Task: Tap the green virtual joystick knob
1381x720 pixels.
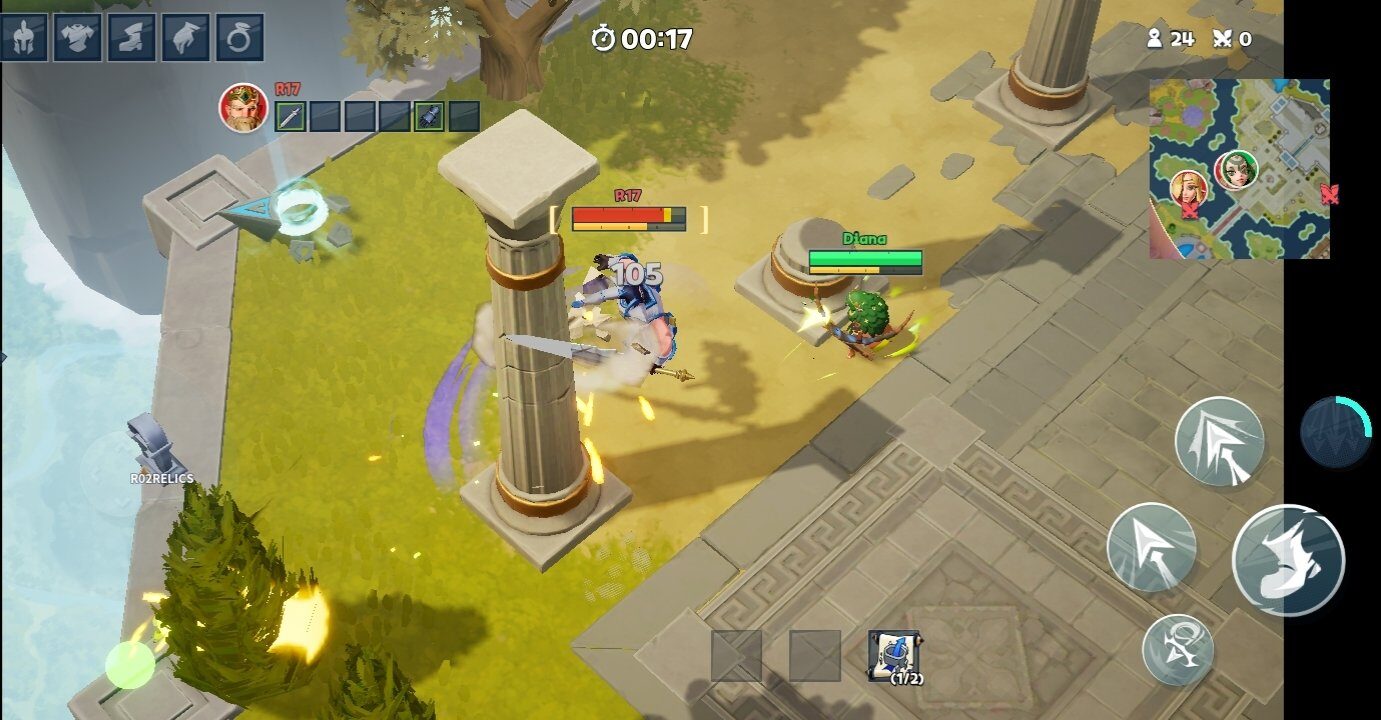Action: [130, 665]
